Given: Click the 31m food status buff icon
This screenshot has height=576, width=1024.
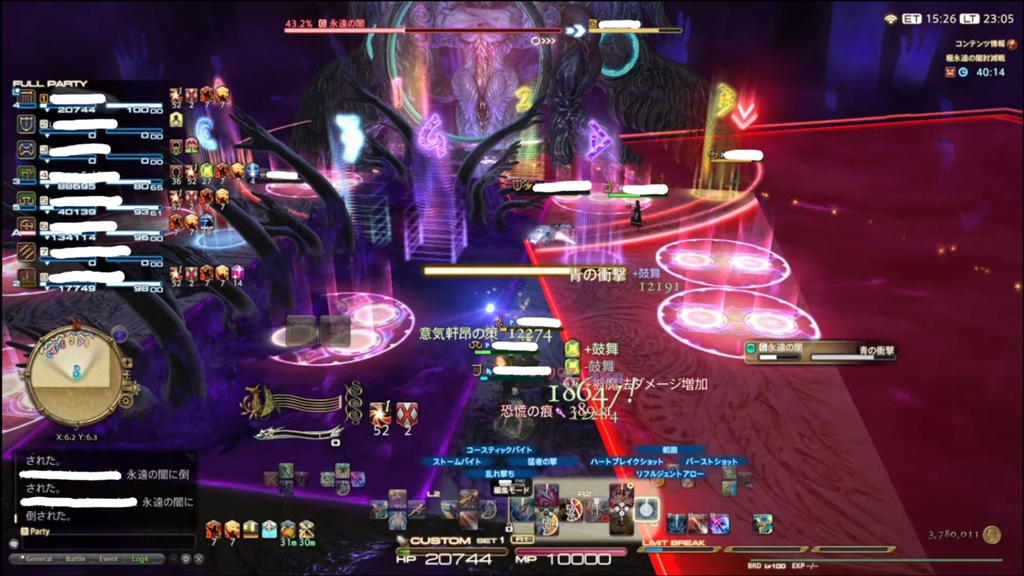Looking at the screenshot, I should 288,528.
